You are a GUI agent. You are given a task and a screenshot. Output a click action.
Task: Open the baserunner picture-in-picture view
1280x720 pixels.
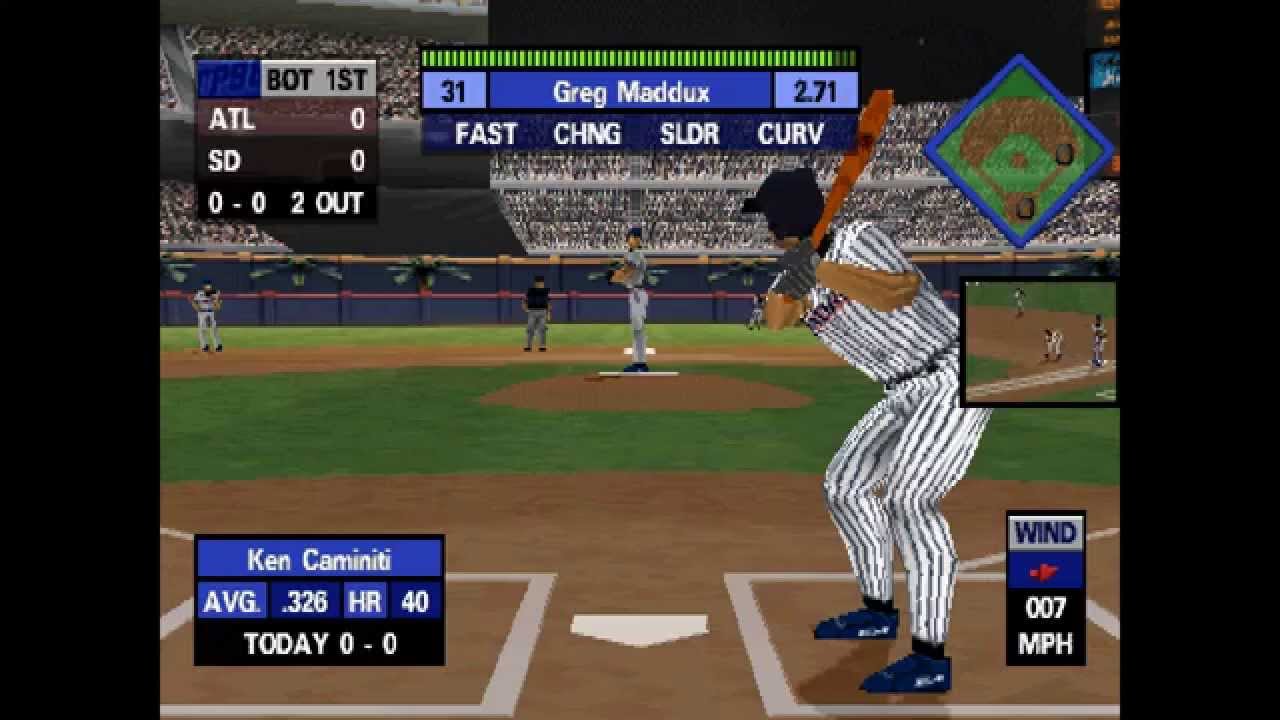[1040, 342]
